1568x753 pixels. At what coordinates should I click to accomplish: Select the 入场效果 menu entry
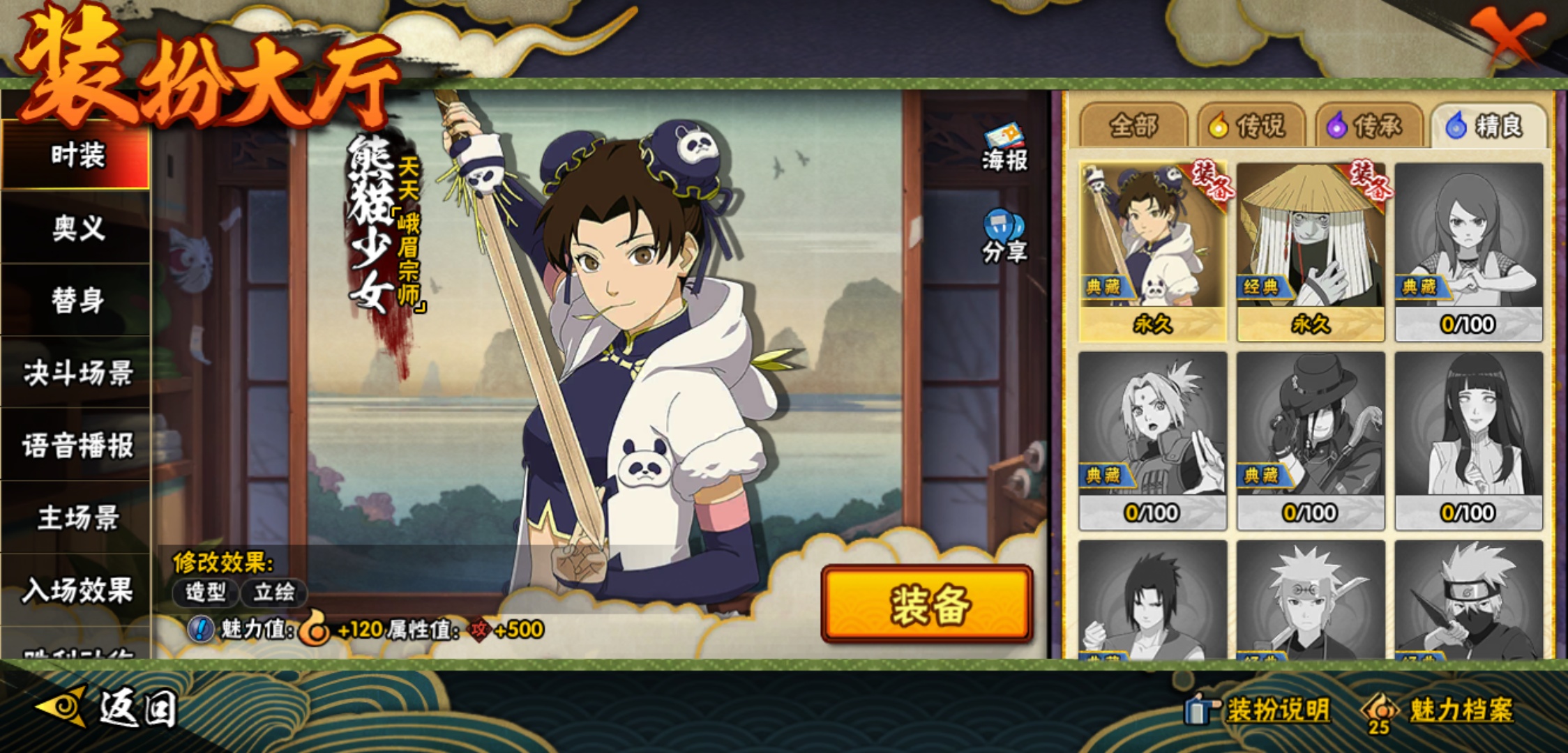77,591
